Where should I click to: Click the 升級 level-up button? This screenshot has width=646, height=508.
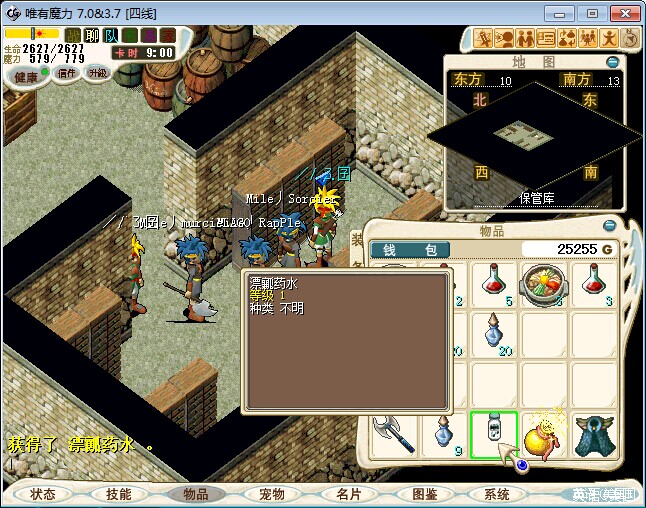point(97,73)
